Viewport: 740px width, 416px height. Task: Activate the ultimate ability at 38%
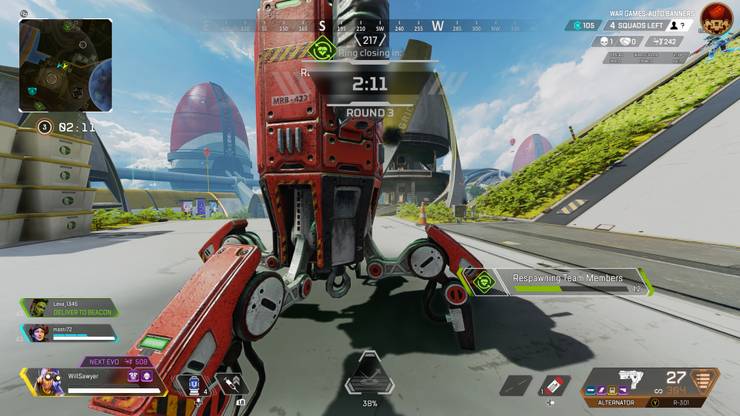pos(369,376)
